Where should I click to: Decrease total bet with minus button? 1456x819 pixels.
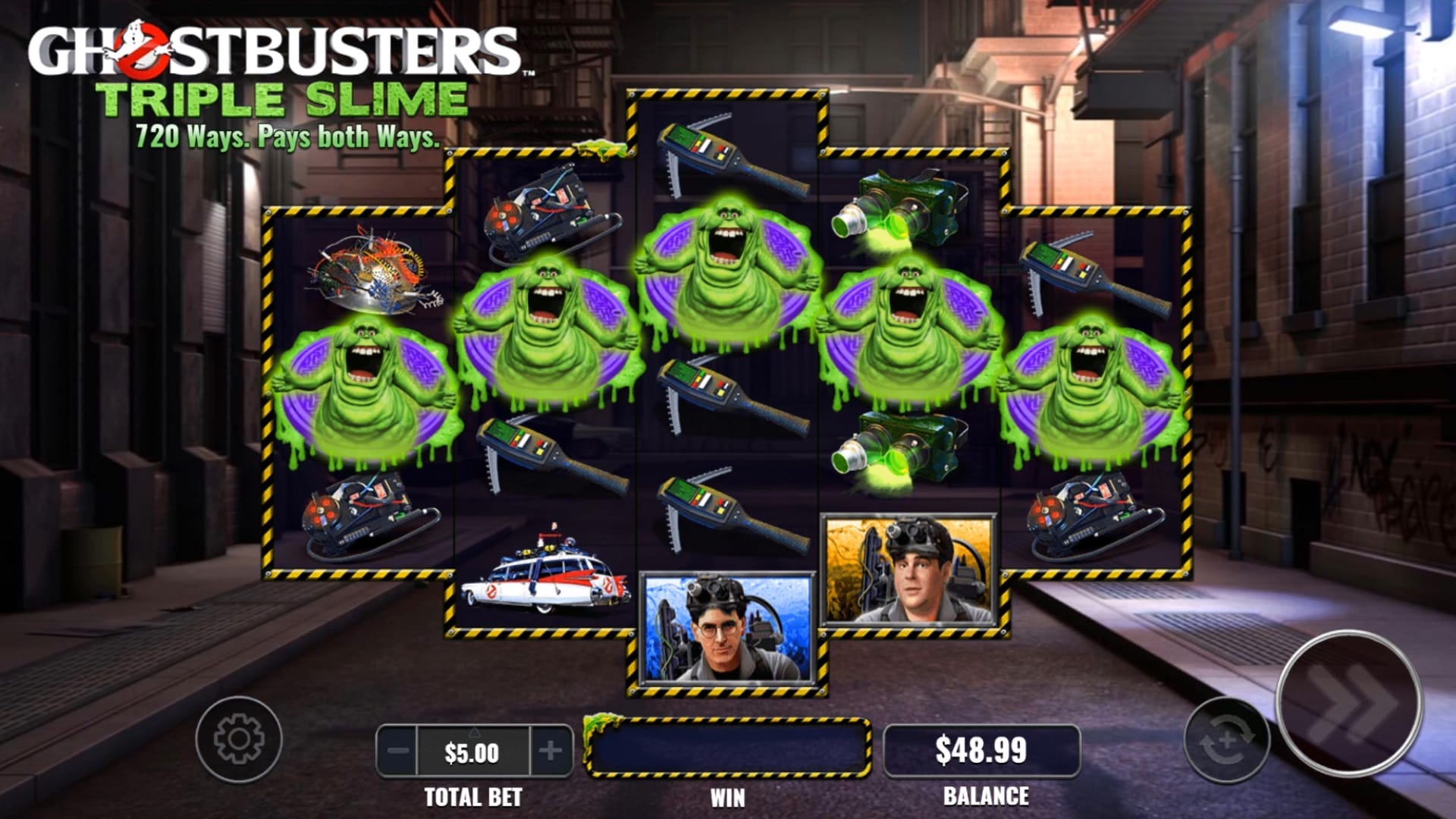point(397,752)
